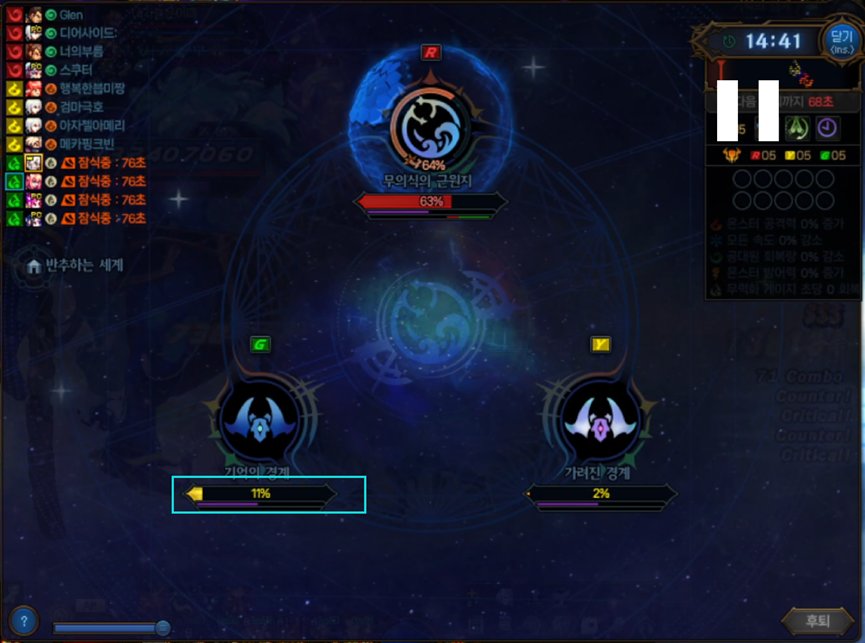Select party member Glen in the list
The width and height of the screenshot is (865, 643).
[x=71, y=16]
